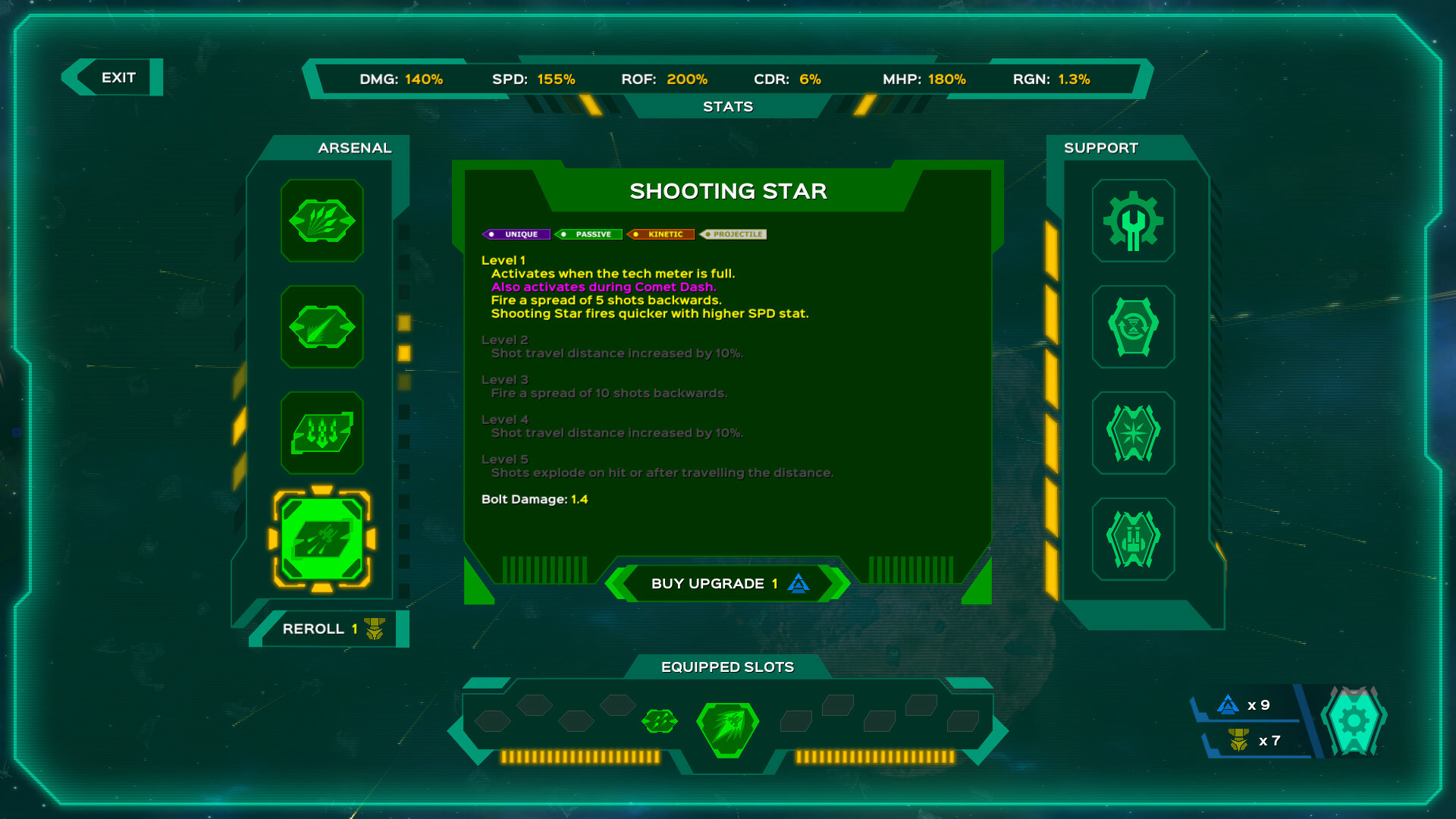Screen dimensions: 1456x819
Task: Toggle the UNIQUE tag on Shooting Star
Action: tap(516, 234)
